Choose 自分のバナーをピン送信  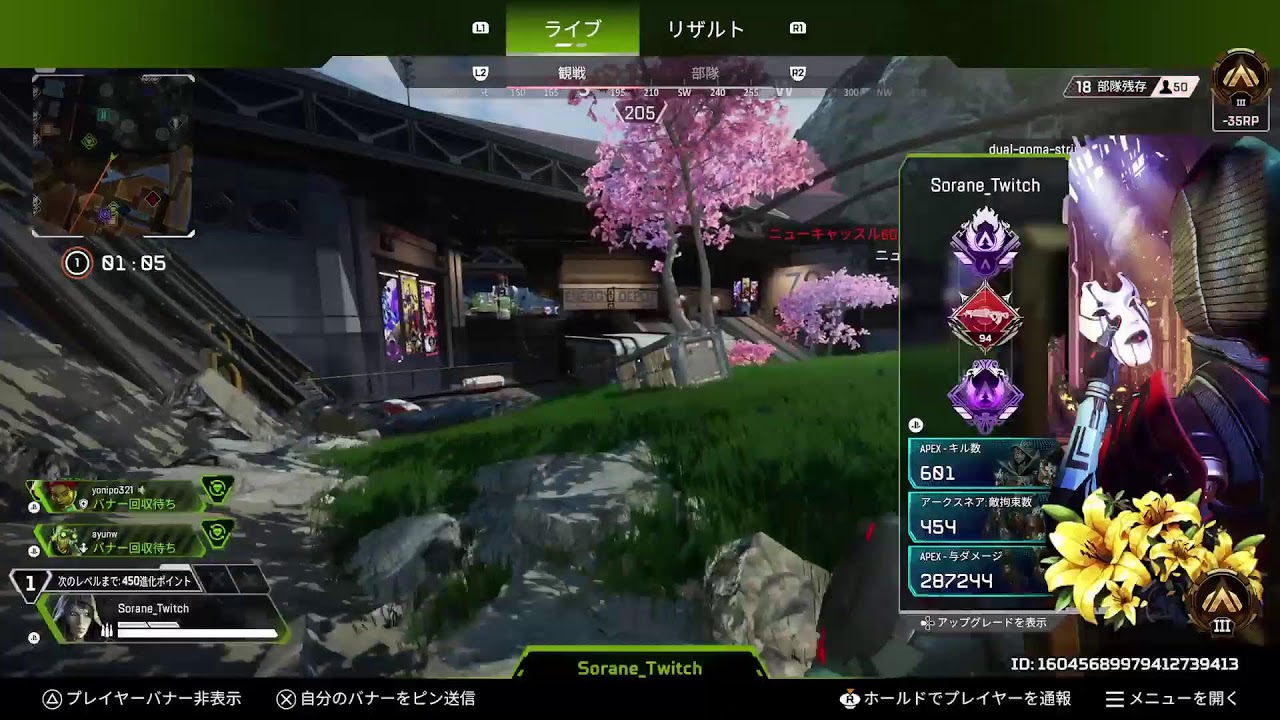pos(375,699)
